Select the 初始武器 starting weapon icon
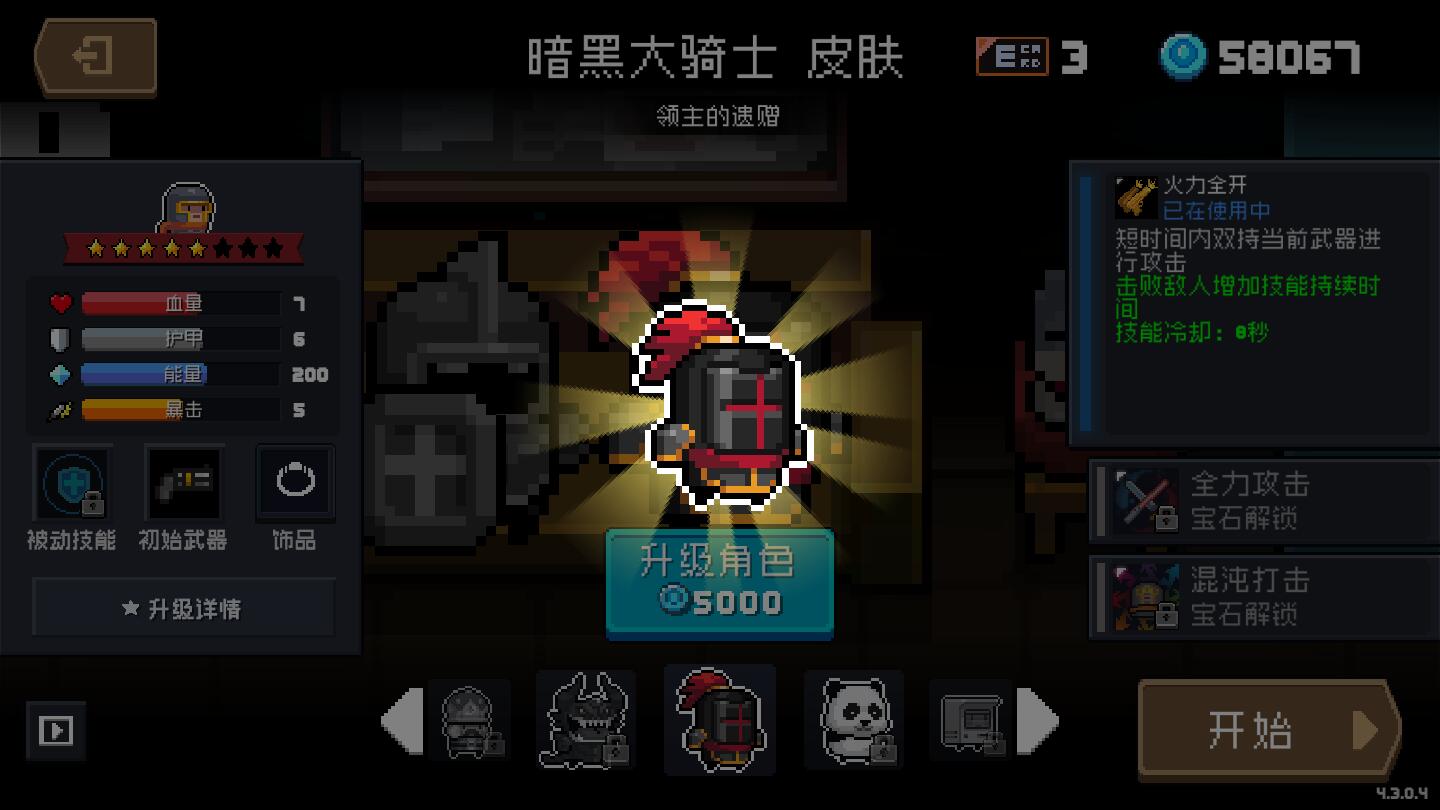This screenshot has width=1440, height=810. coord(183,483)
